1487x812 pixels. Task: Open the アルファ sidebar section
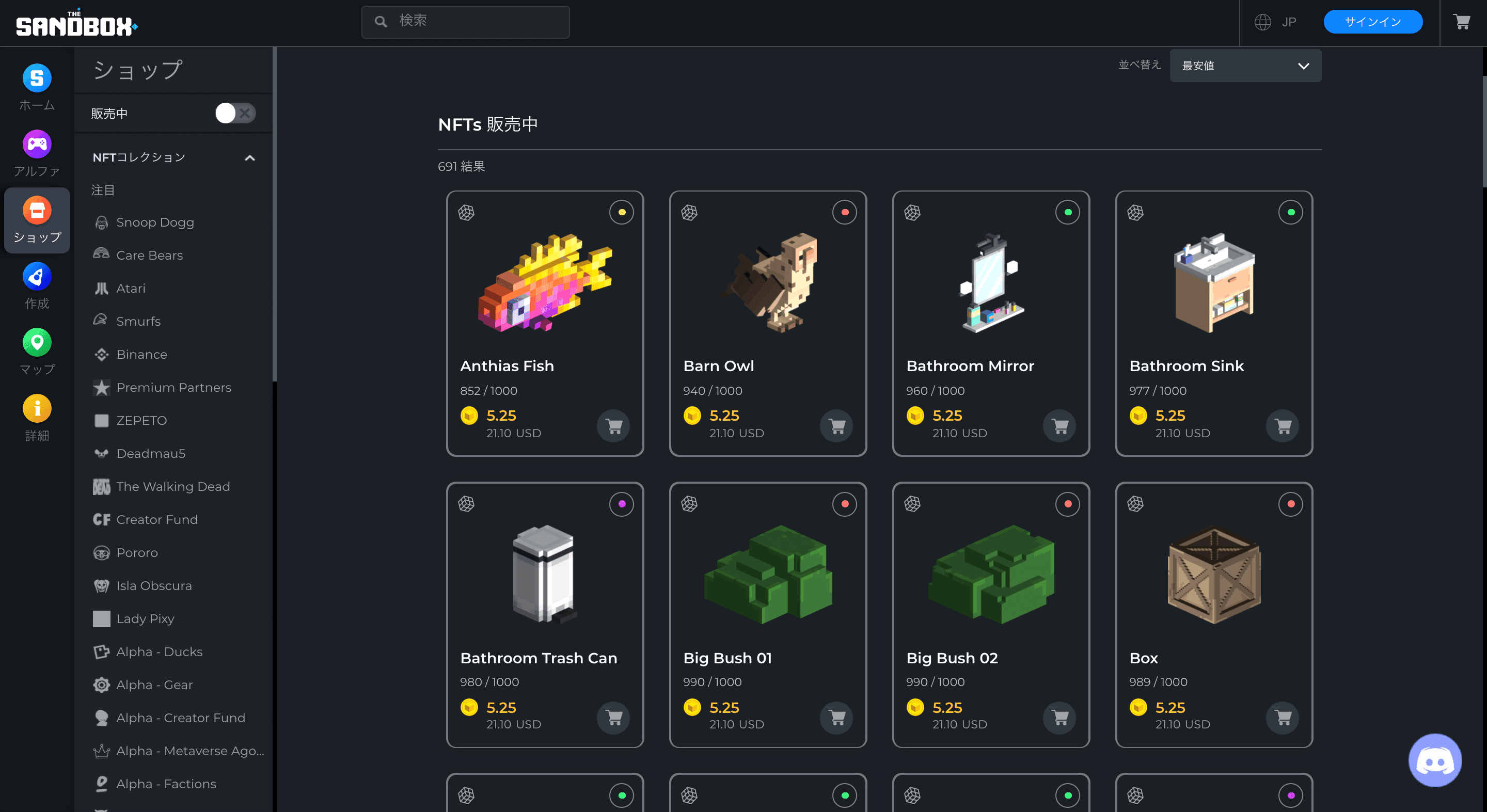[37, 153]
